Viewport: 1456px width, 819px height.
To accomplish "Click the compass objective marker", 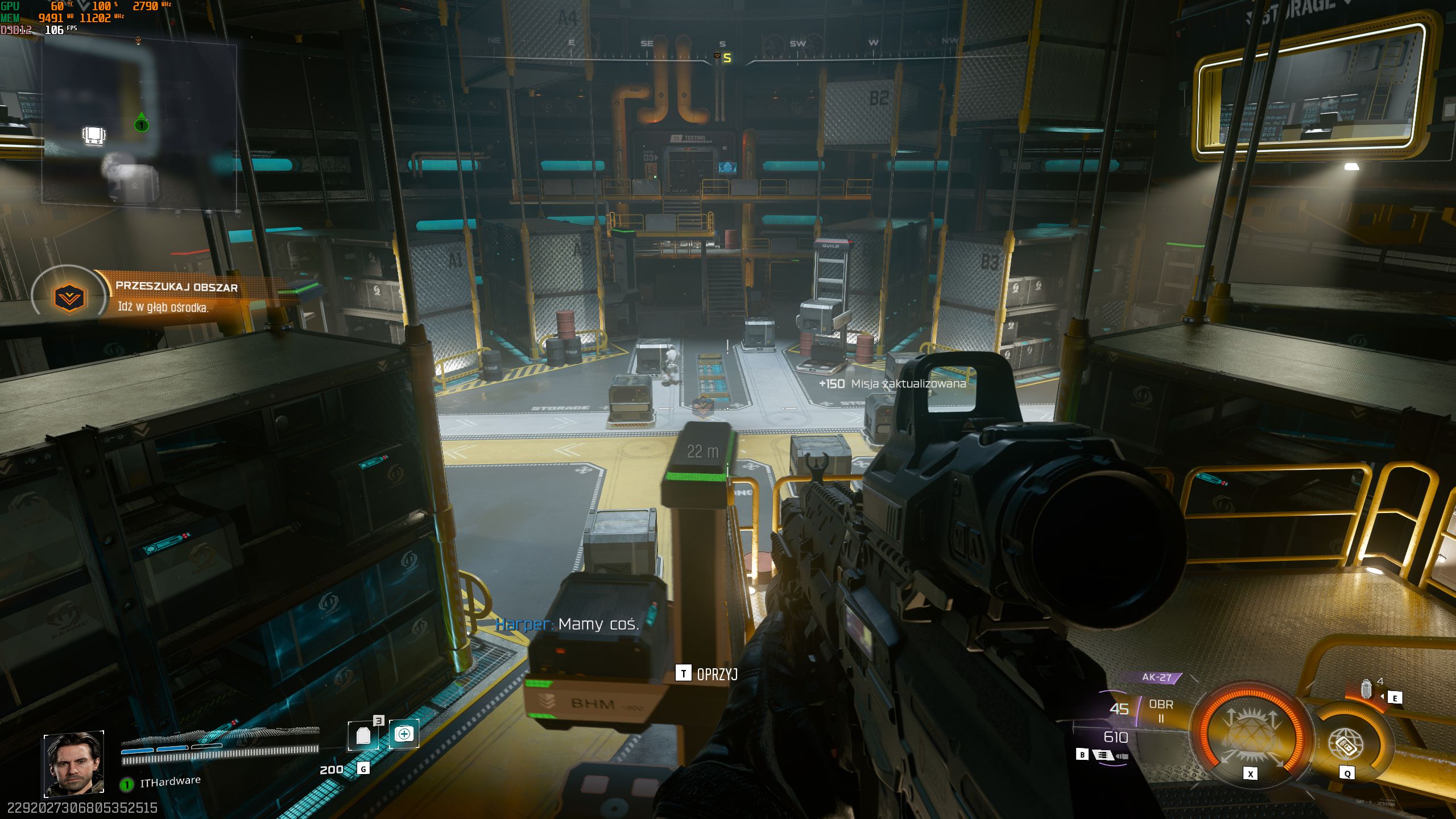I will click(717, 56).
